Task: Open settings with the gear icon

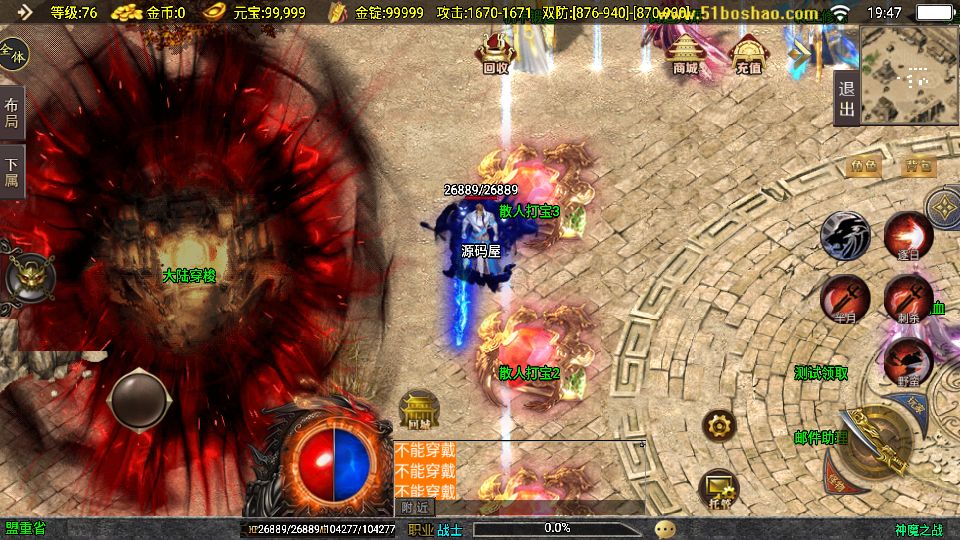Action: point(718,427)
